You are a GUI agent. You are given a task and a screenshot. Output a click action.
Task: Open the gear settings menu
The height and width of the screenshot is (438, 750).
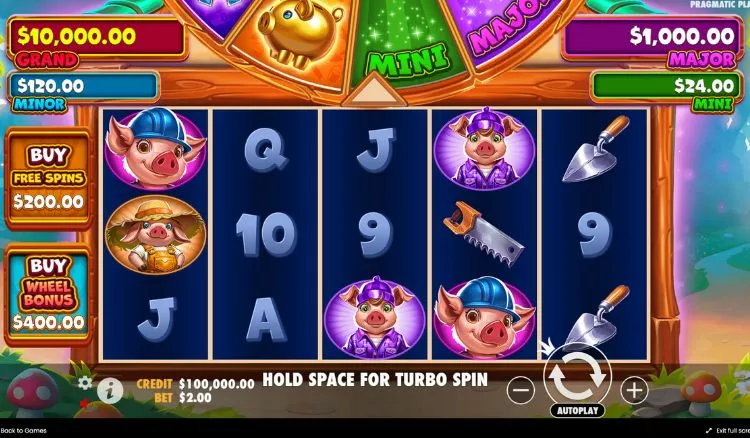85,382
